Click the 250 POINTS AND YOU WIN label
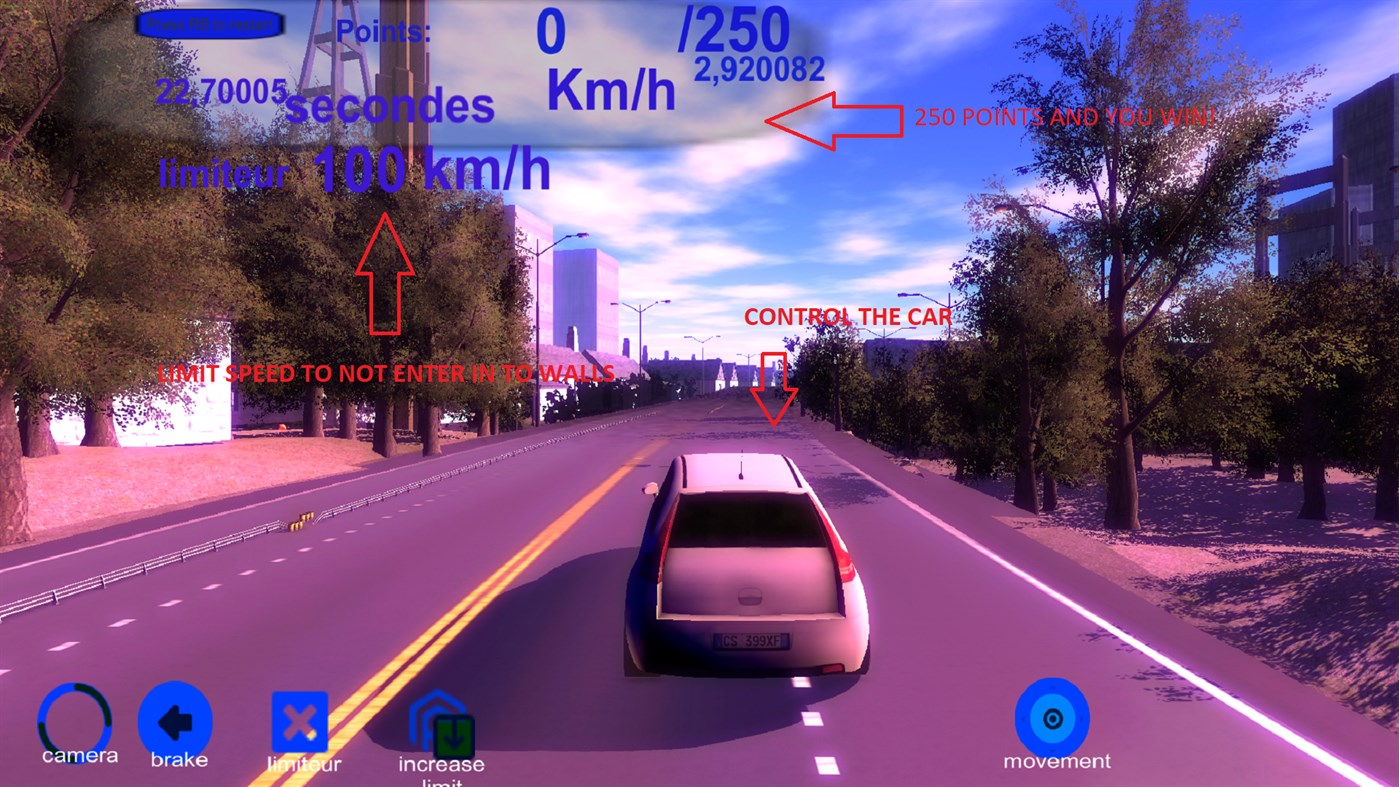The width and height of the screenshot is (1399, 787). [1066, 115]
